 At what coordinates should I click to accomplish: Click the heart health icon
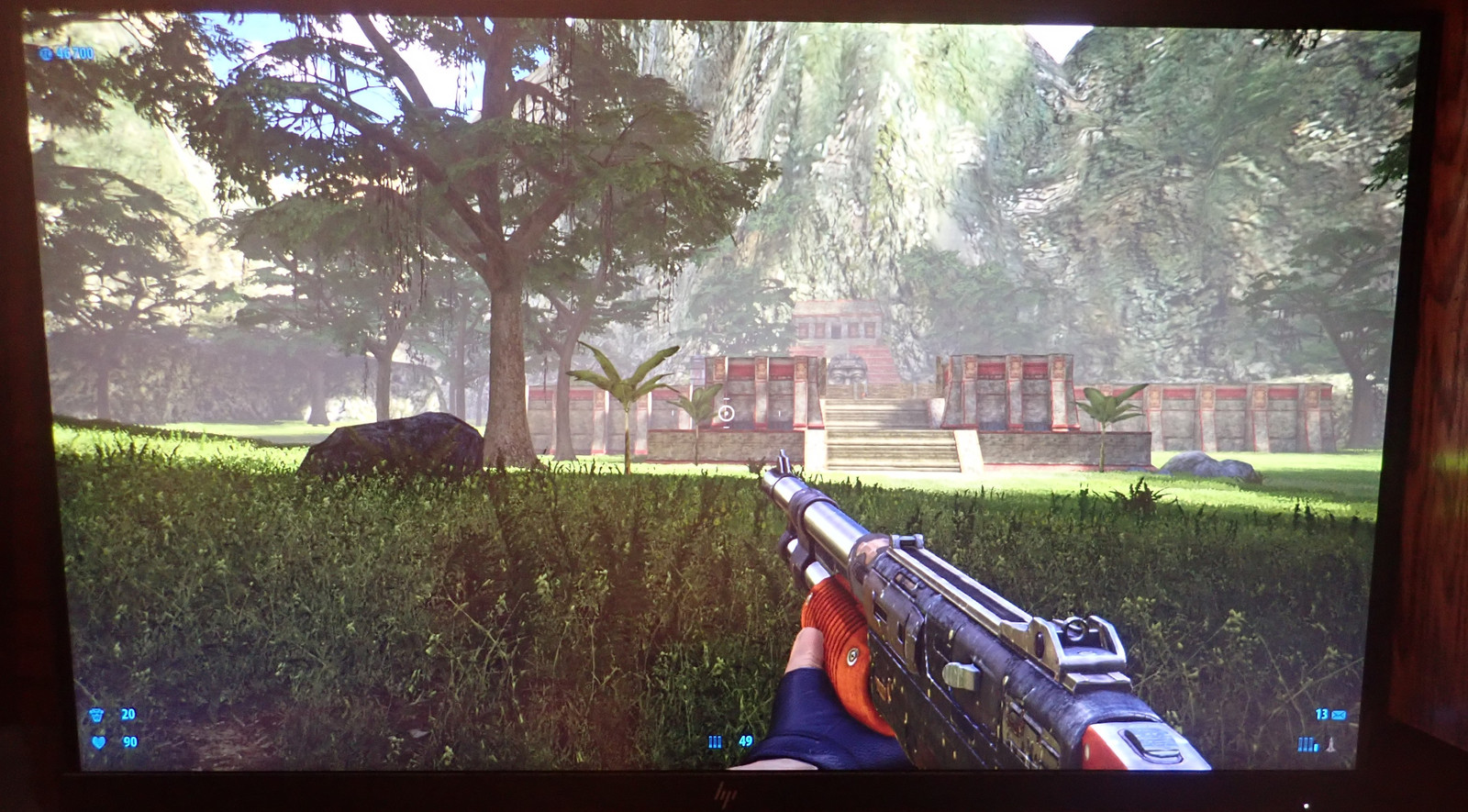[x=98, y=742]
